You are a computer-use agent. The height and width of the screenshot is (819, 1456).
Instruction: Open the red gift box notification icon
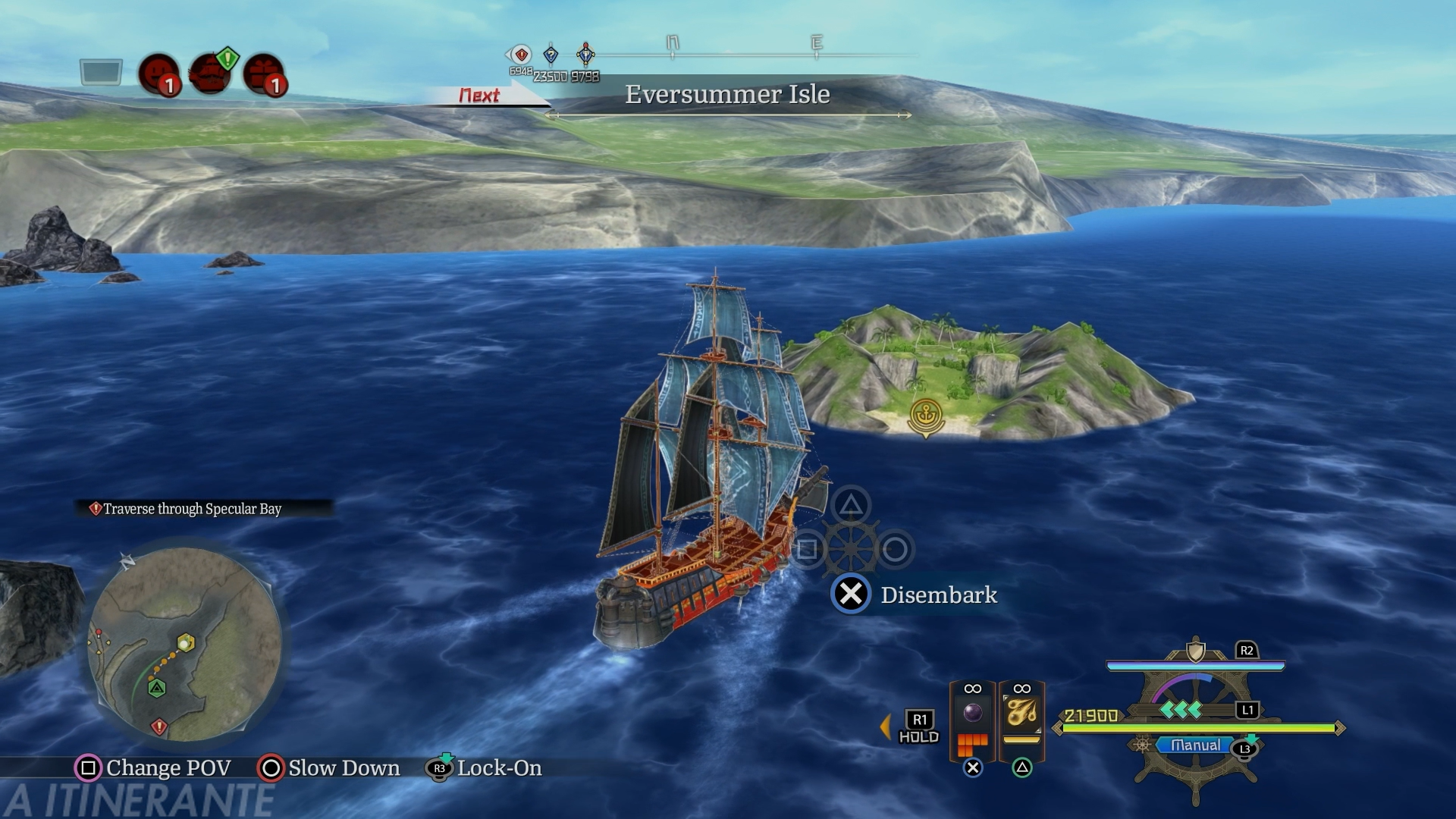click(263, 75)
